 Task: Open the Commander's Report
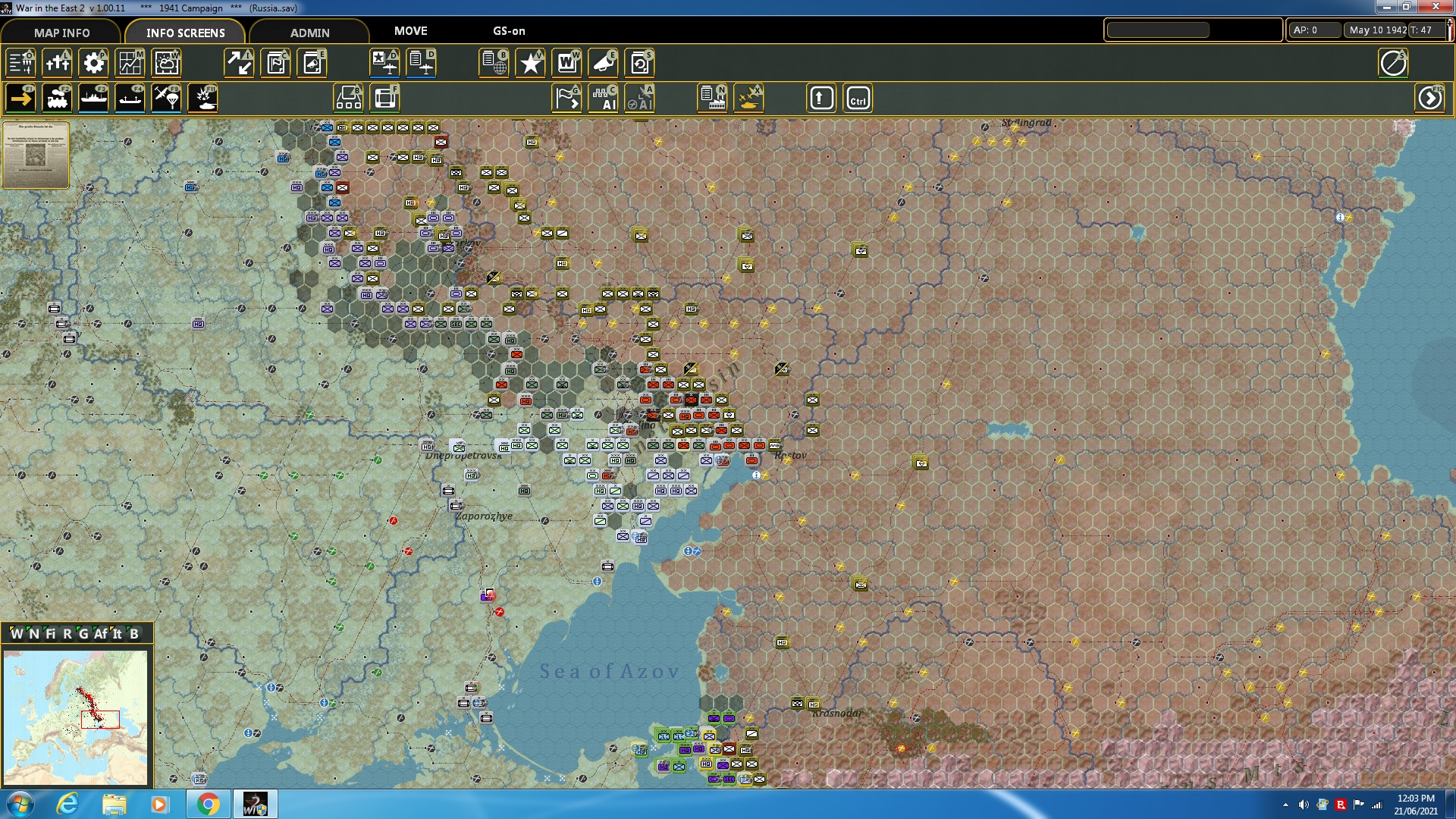pos(275,63)
